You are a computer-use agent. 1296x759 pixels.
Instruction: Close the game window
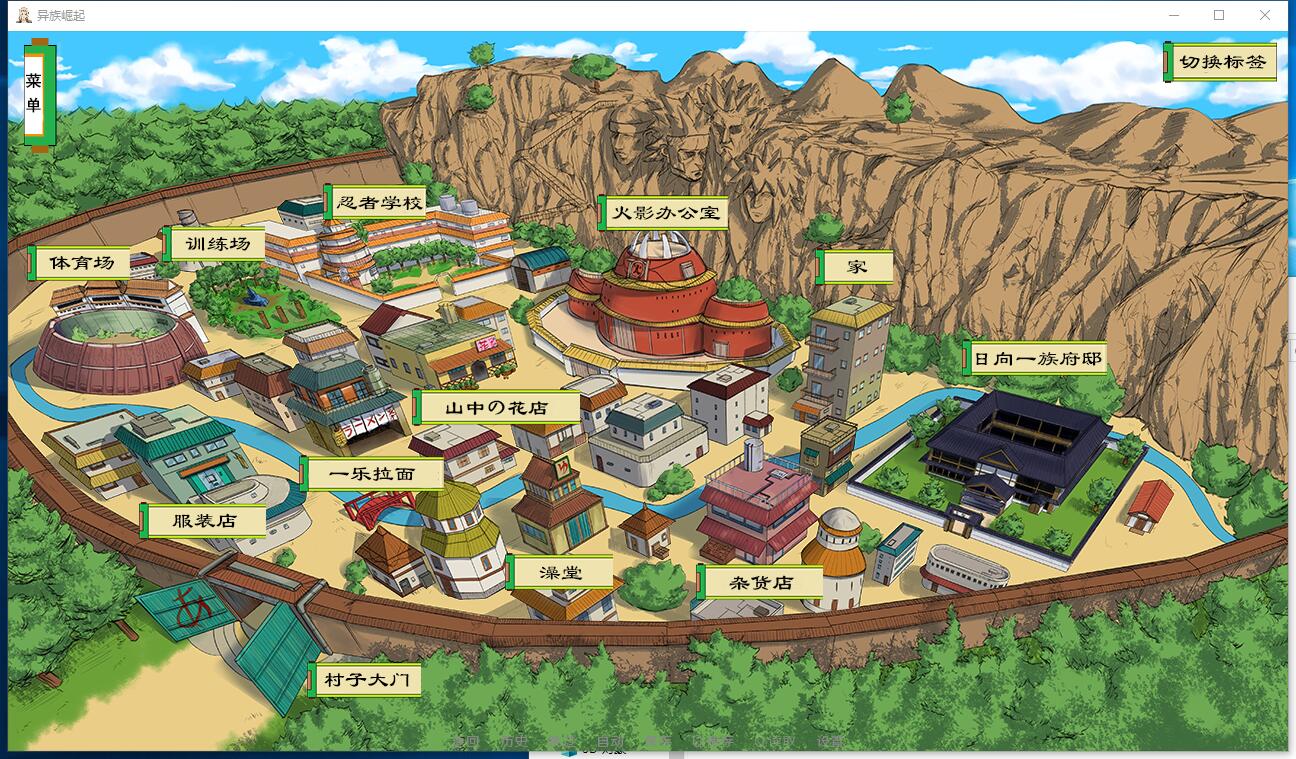point(1265,15)
